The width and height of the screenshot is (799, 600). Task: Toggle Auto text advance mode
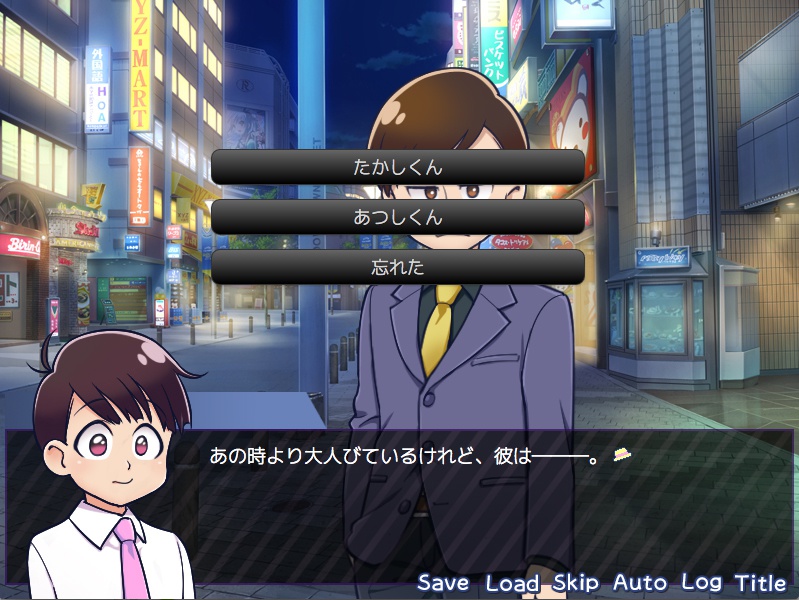tap(640, 582)
